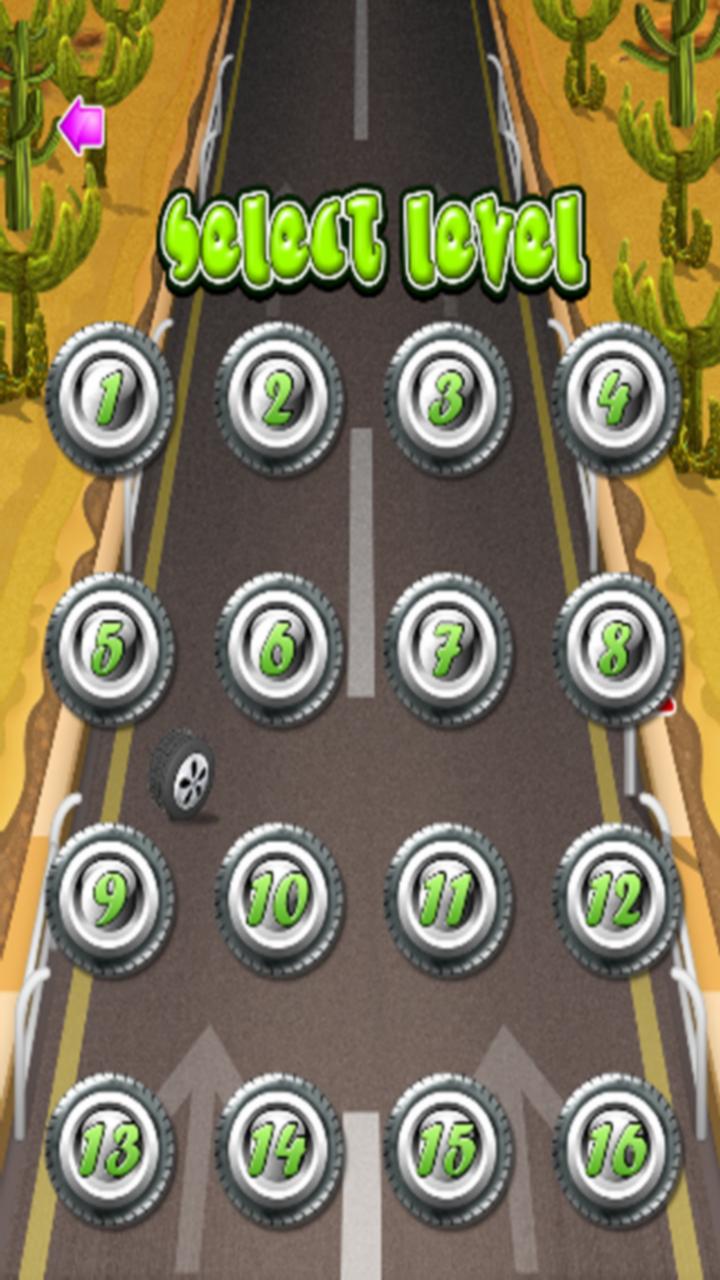Click the level 14 tire
Screen dimensions: 720x1280
point(279,1150)
